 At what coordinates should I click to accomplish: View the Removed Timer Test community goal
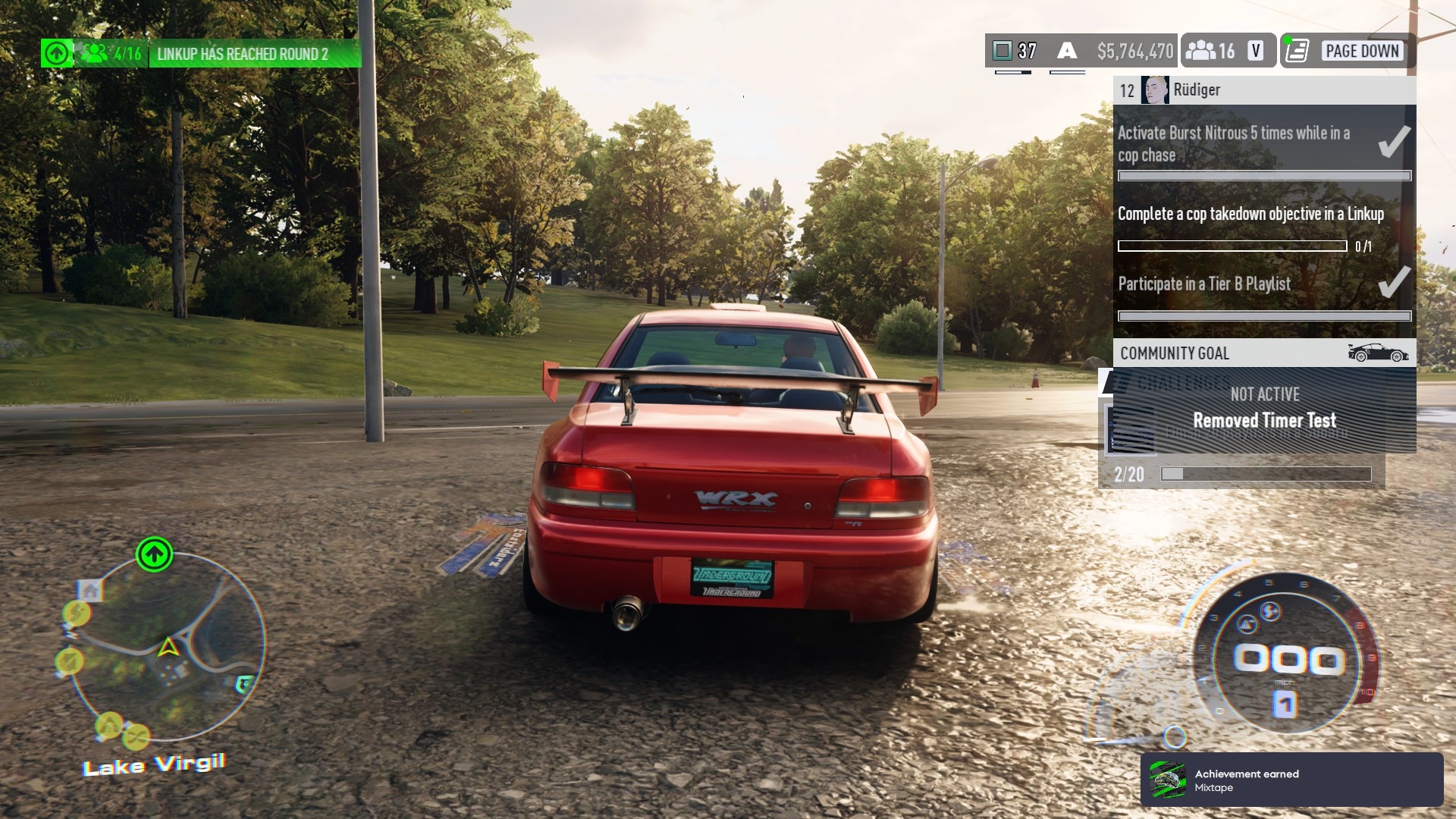point(1263,419)
